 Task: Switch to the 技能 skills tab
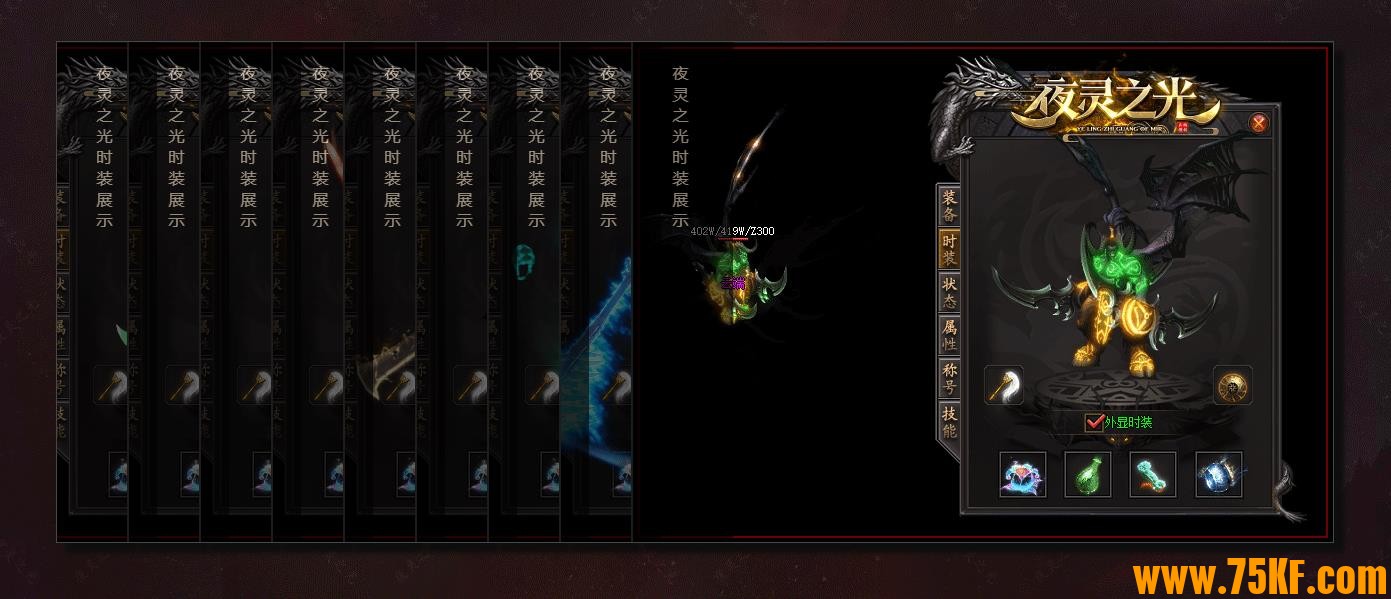(949, 422)
